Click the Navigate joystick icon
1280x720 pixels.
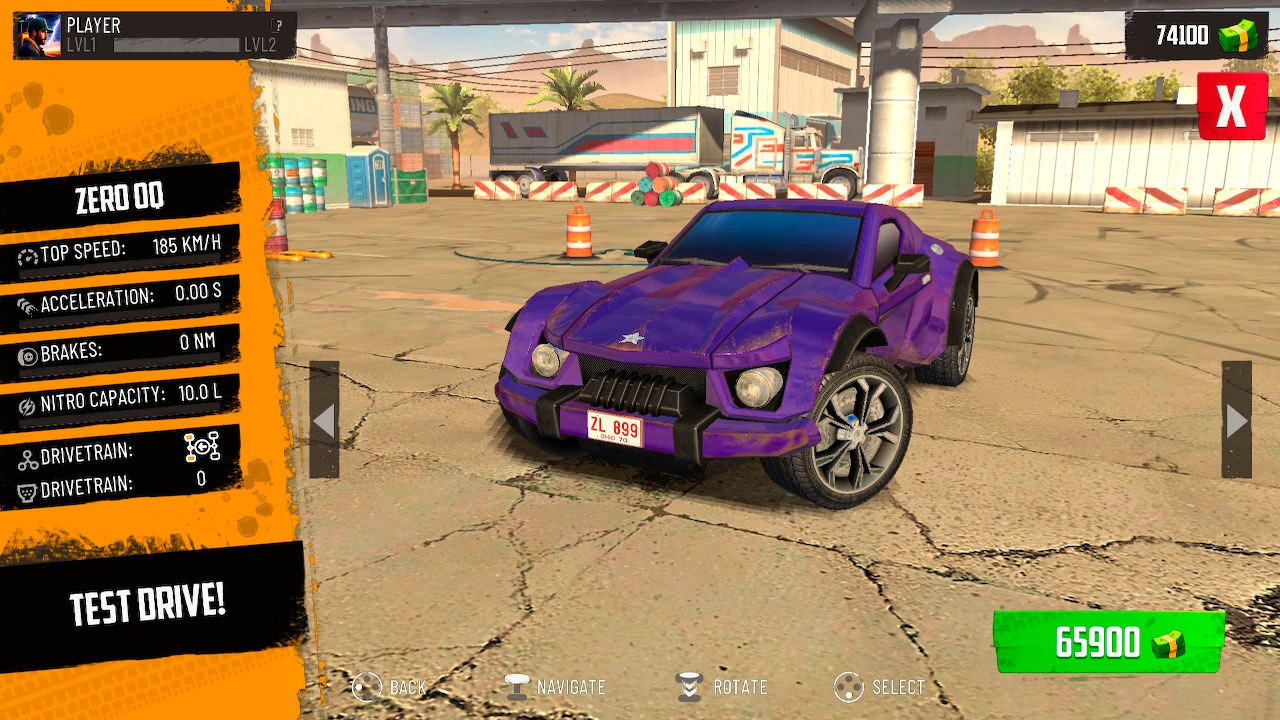point(516,687)
